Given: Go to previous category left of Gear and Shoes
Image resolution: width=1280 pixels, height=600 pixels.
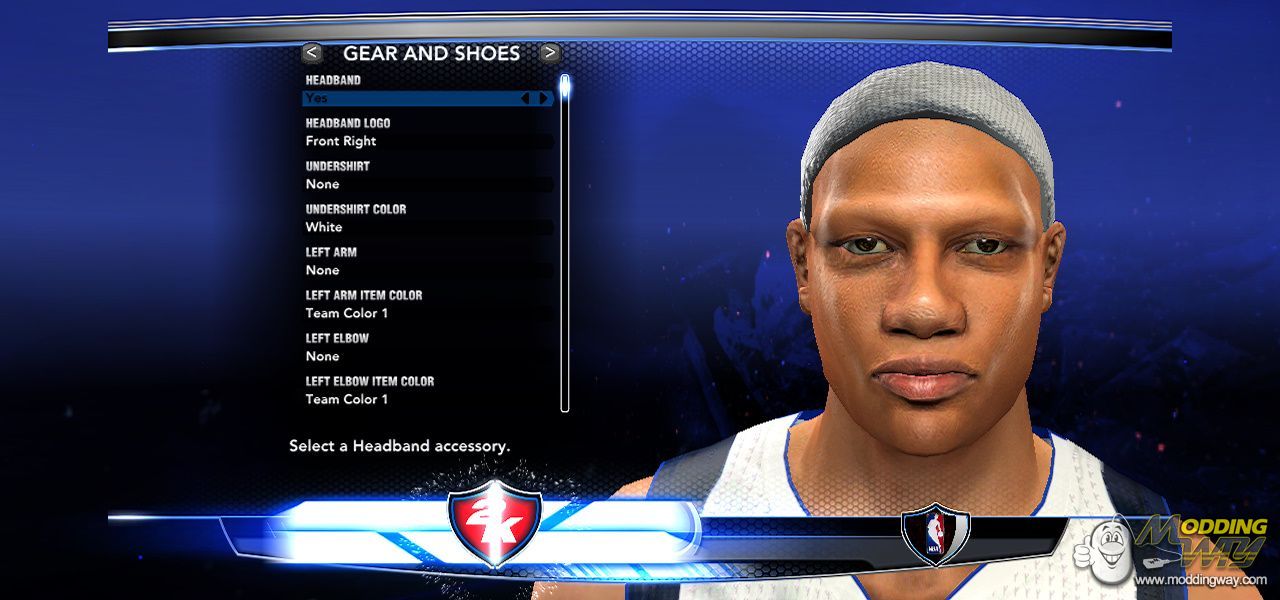Looking at the screenshot, I should tap(313, 53).
